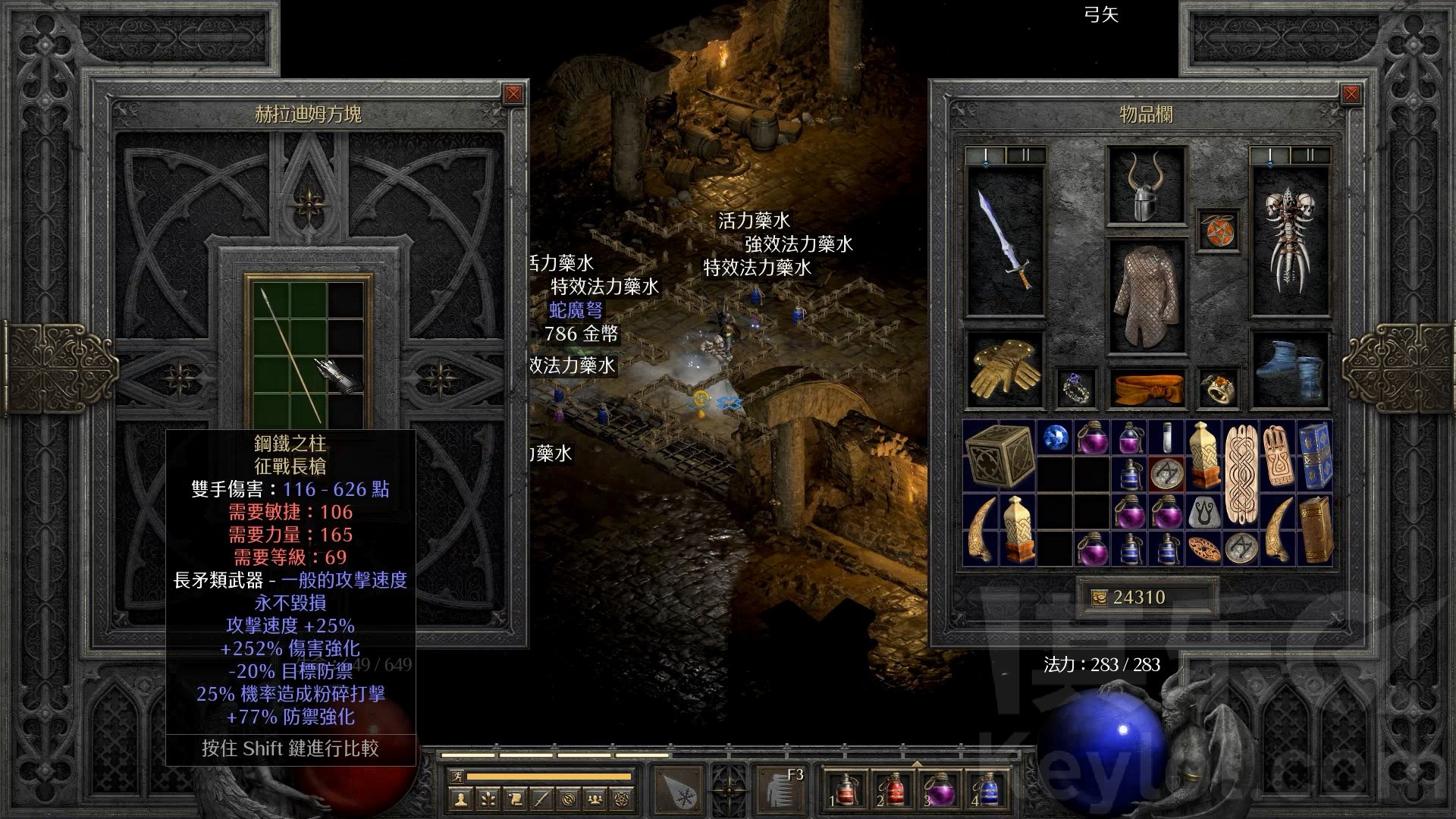The height and width of the screenshot is (819, 1456).
Task: Click the equipped body armor slot
Action: [1146, 296]
